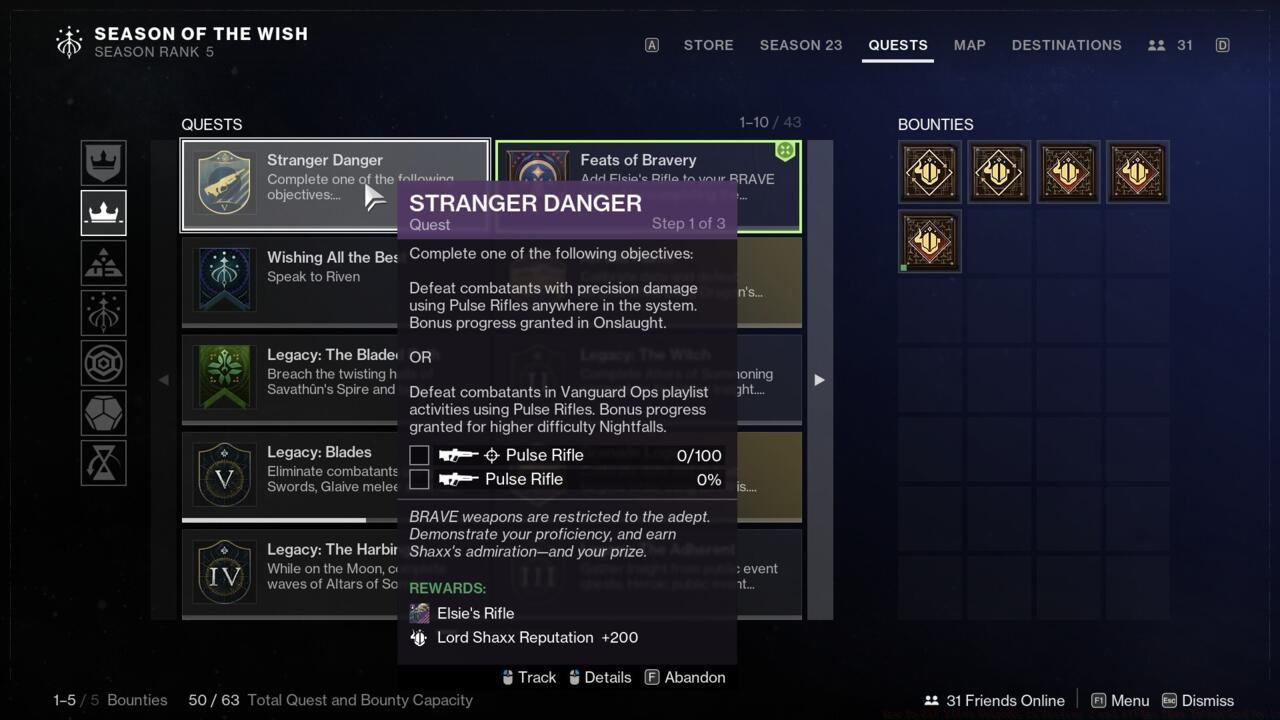
Task: Switch to the MAP tab
Action: click(968, 45)
